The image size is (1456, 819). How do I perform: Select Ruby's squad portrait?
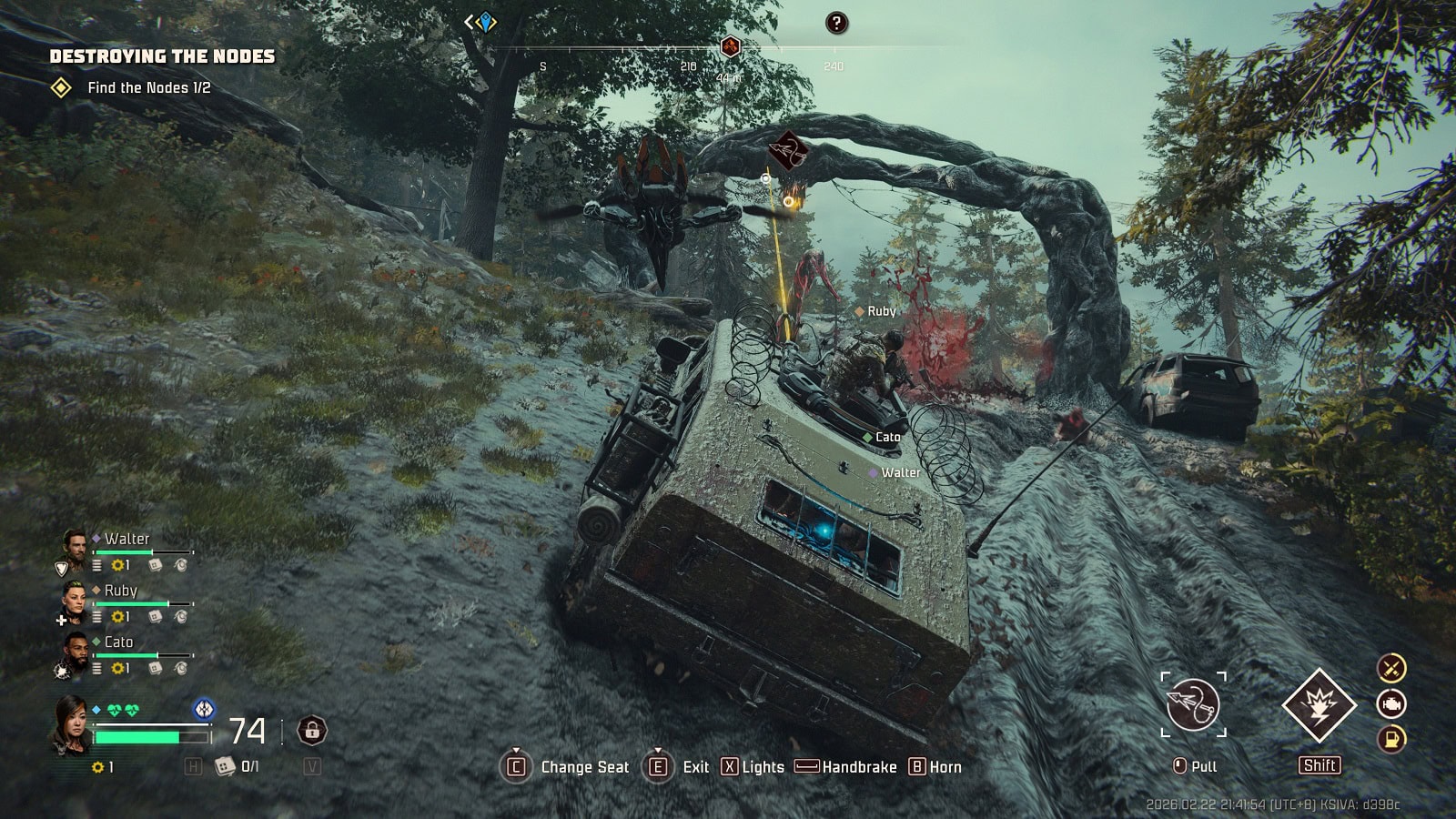pos(74,600)
